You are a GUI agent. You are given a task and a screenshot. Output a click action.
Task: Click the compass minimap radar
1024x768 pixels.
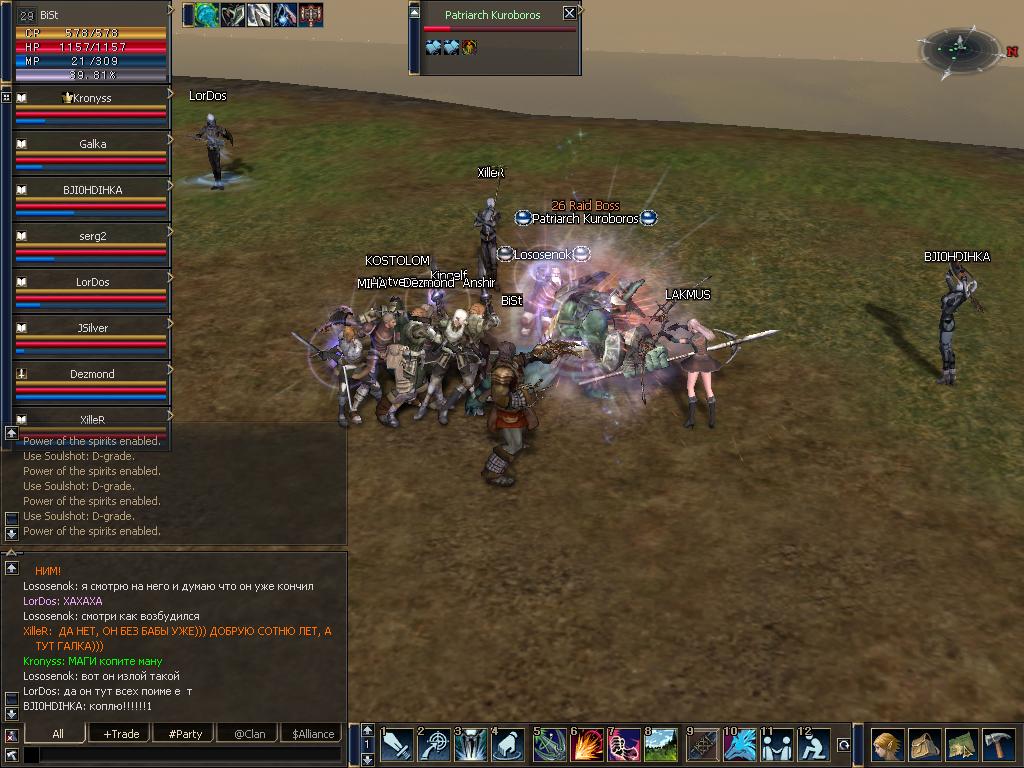tap(960, 47)
